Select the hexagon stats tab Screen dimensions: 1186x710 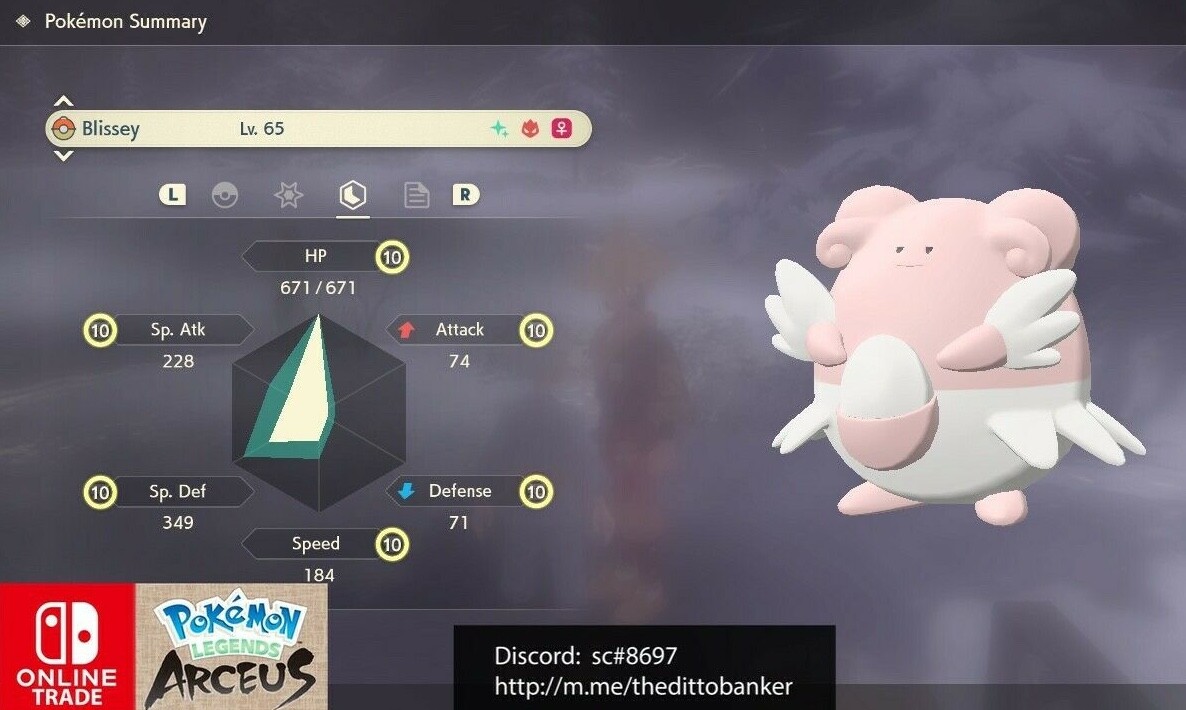(x=352, y=195)
